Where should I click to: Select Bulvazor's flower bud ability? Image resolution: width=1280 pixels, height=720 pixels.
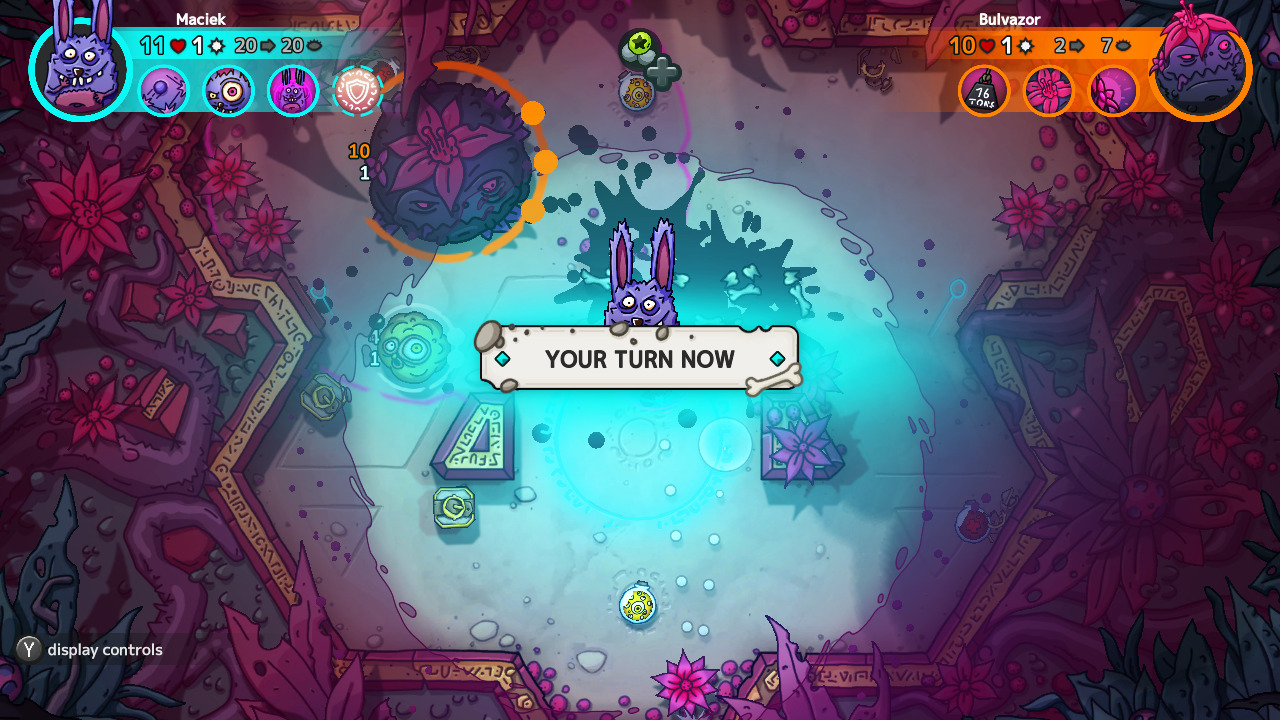coord(1113,90)
